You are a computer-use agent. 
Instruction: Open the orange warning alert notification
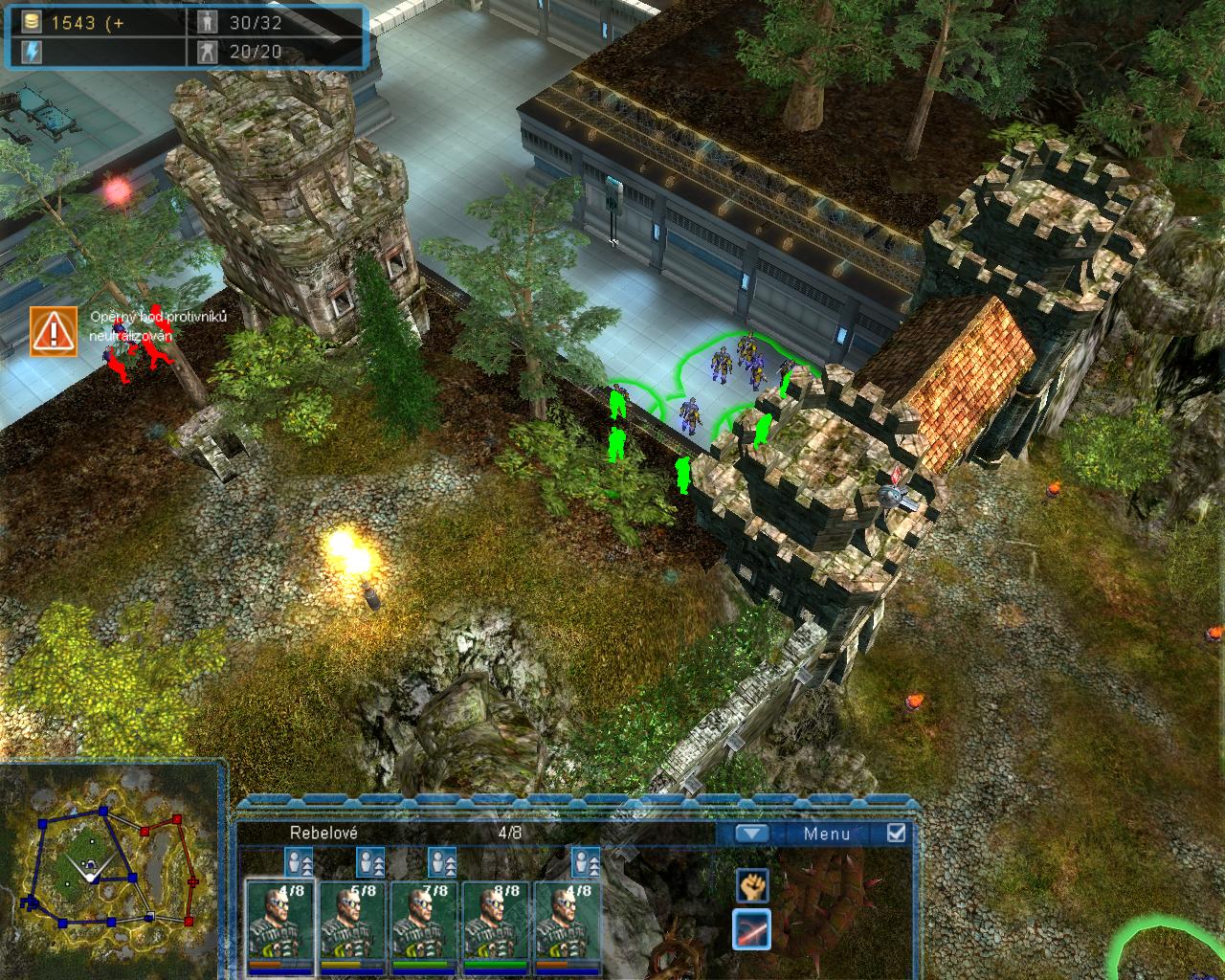54,331
